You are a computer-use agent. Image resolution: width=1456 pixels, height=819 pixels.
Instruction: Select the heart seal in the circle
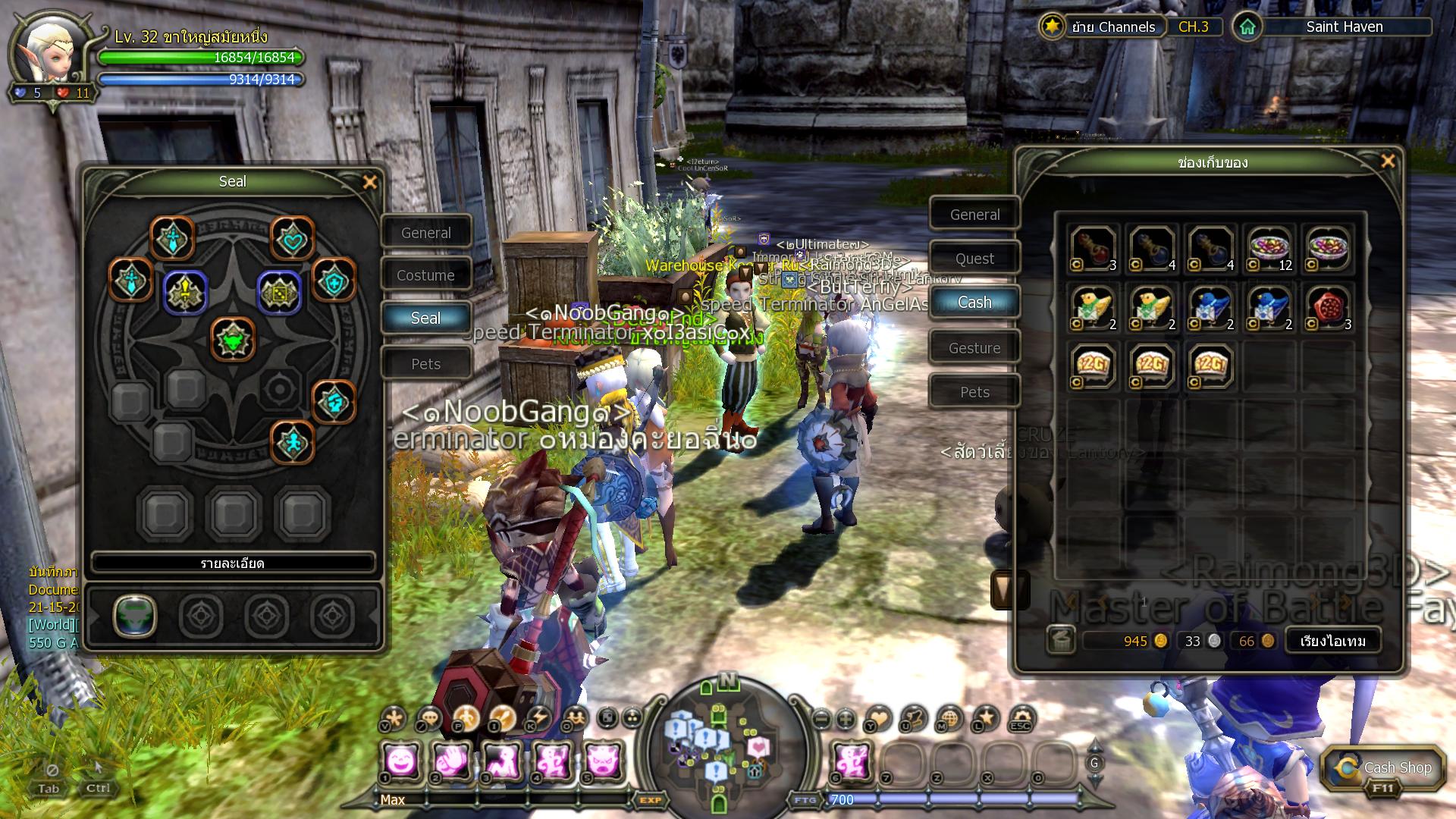pos(292,239)
